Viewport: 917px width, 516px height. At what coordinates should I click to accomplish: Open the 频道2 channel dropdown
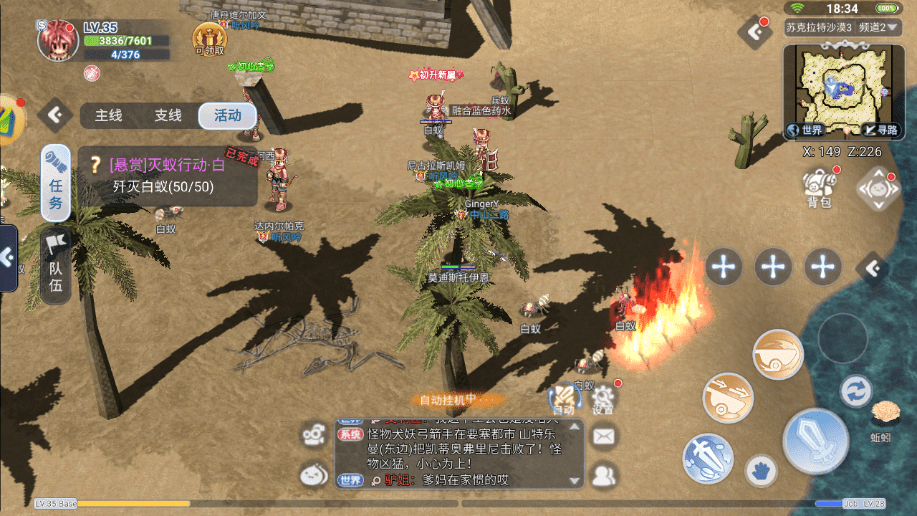point(878,27)
